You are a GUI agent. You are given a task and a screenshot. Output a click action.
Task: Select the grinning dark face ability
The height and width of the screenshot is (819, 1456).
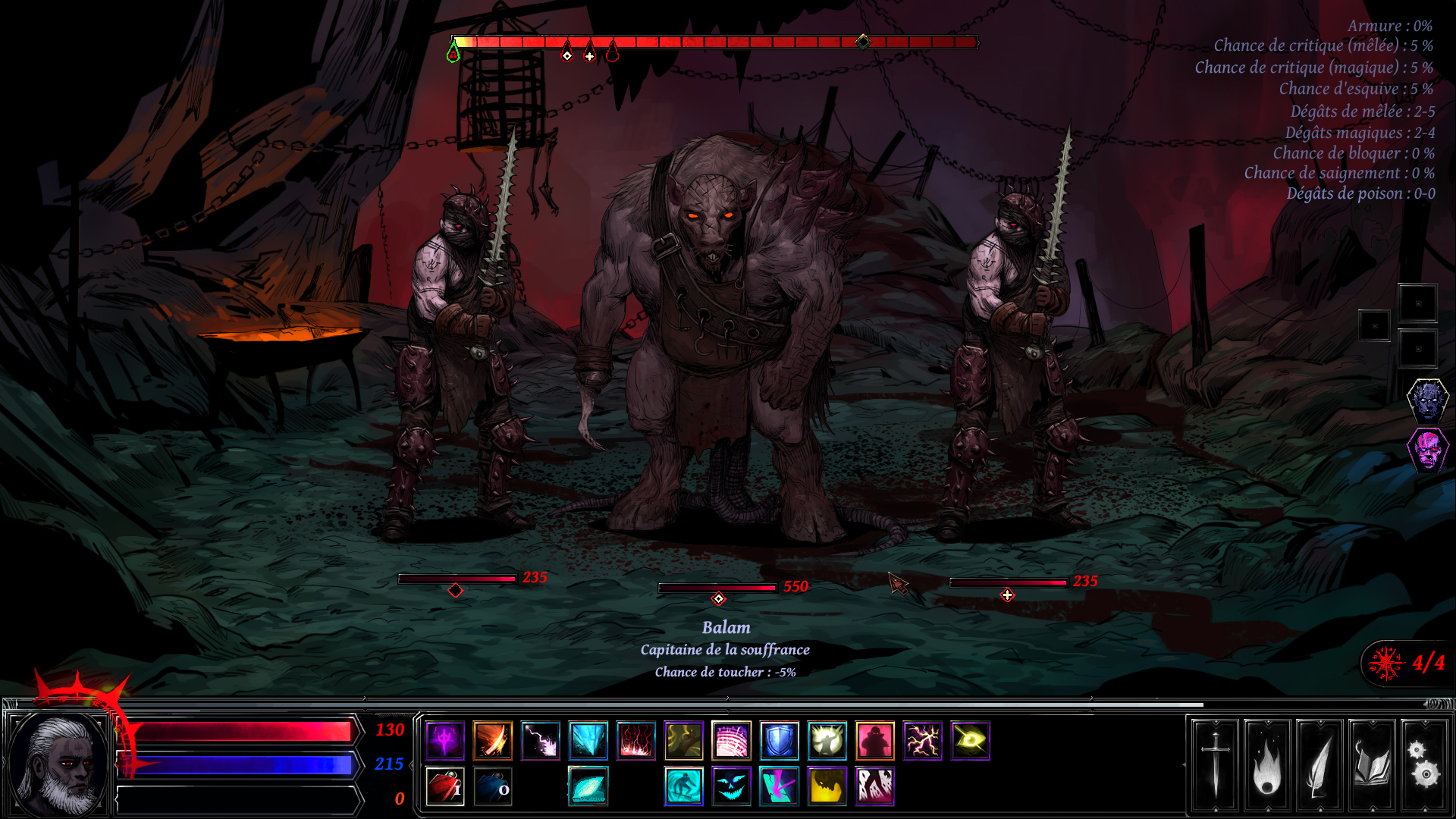click(730, 788)
